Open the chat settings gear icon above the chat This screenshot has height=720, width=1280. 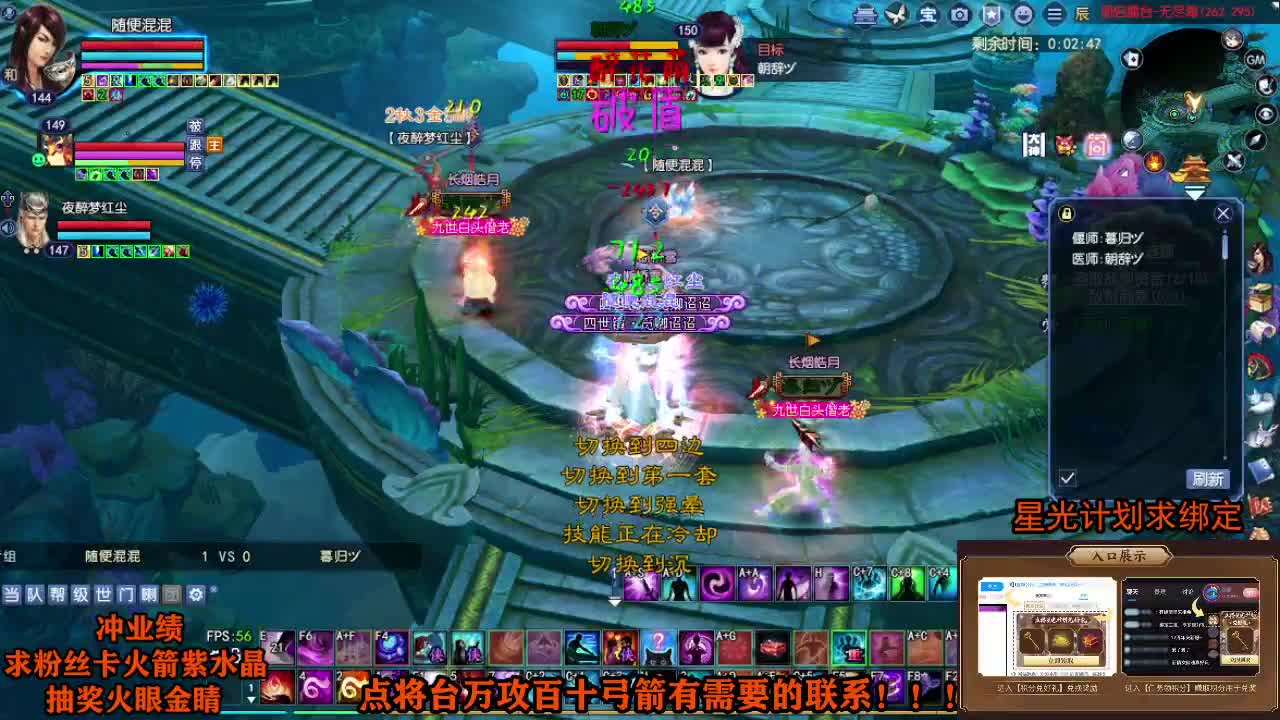(196, 594)
